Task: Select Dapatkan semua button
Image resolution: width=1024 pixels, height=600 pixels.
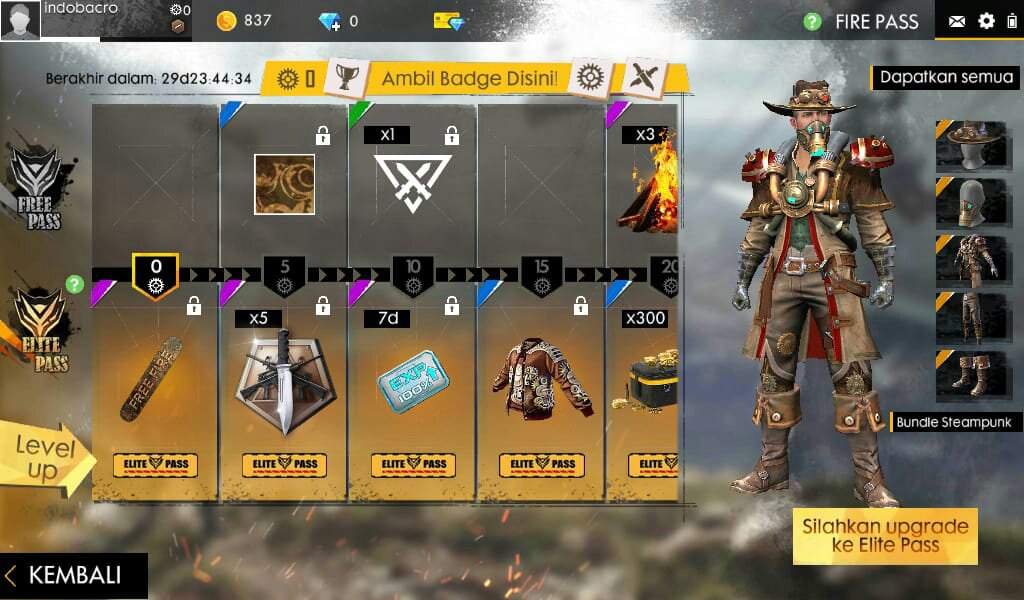Action: (x=946, y=77)
